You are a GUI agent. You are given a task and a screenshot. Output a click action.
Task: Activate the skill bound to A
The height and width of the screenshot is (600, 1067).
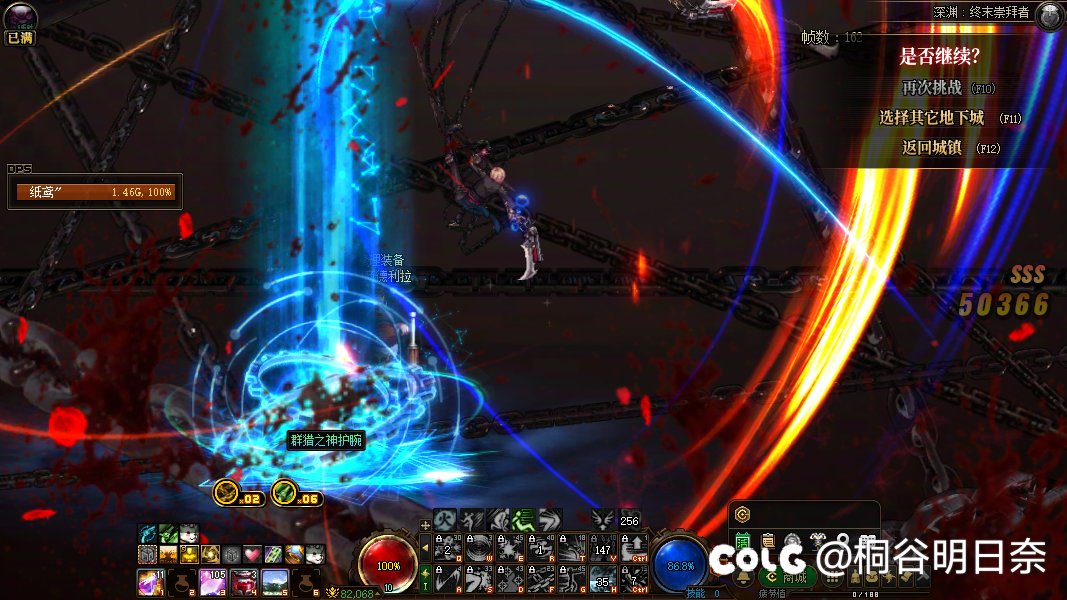point(450,578)
